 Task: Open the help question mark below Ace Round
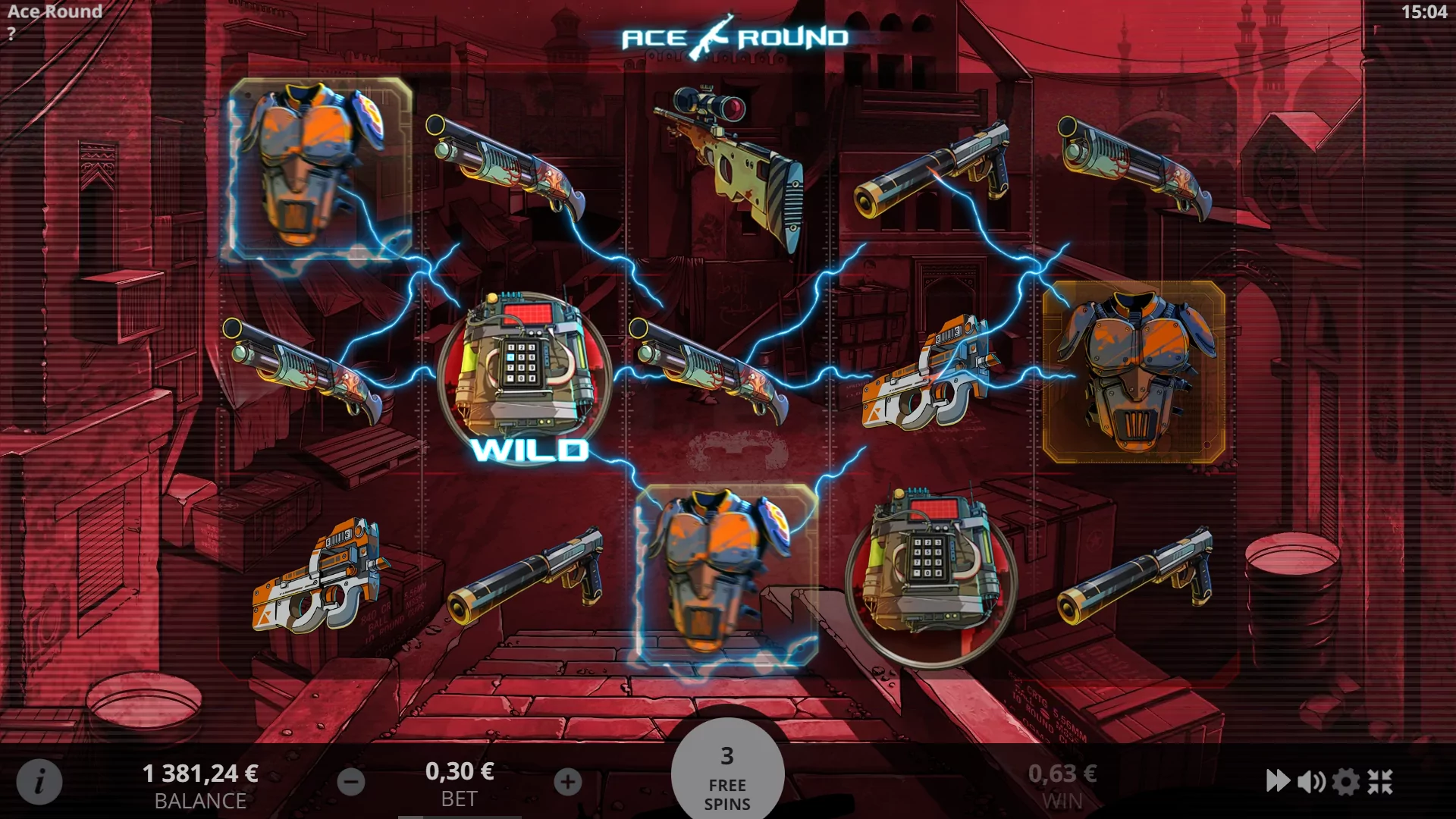[12, 33]
